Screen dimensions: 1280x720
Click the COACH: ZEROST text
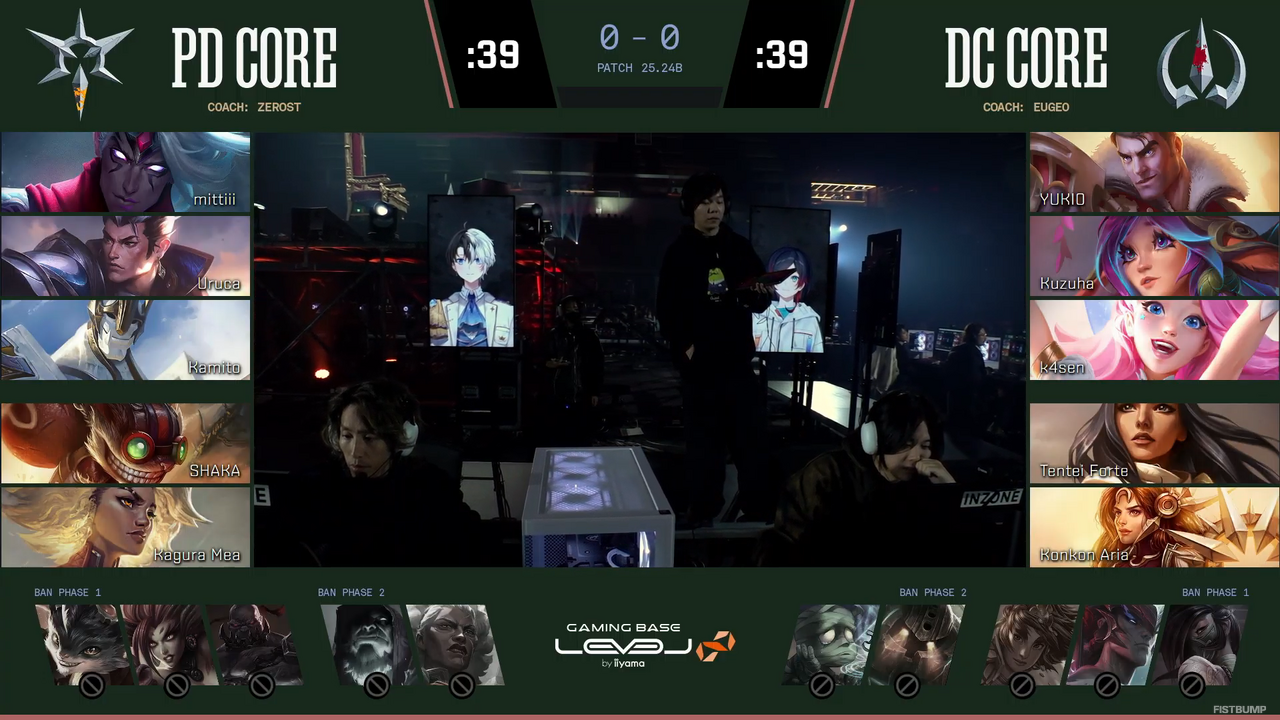click(x=253, y=107)
